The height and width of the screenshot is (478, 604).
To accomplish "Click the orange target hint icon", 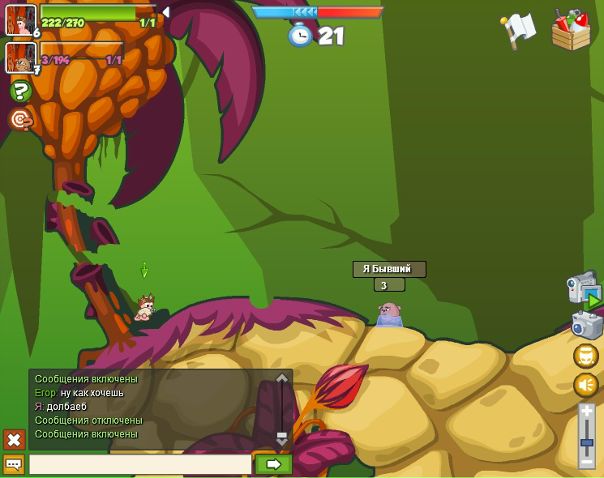I will coord(20,119).
